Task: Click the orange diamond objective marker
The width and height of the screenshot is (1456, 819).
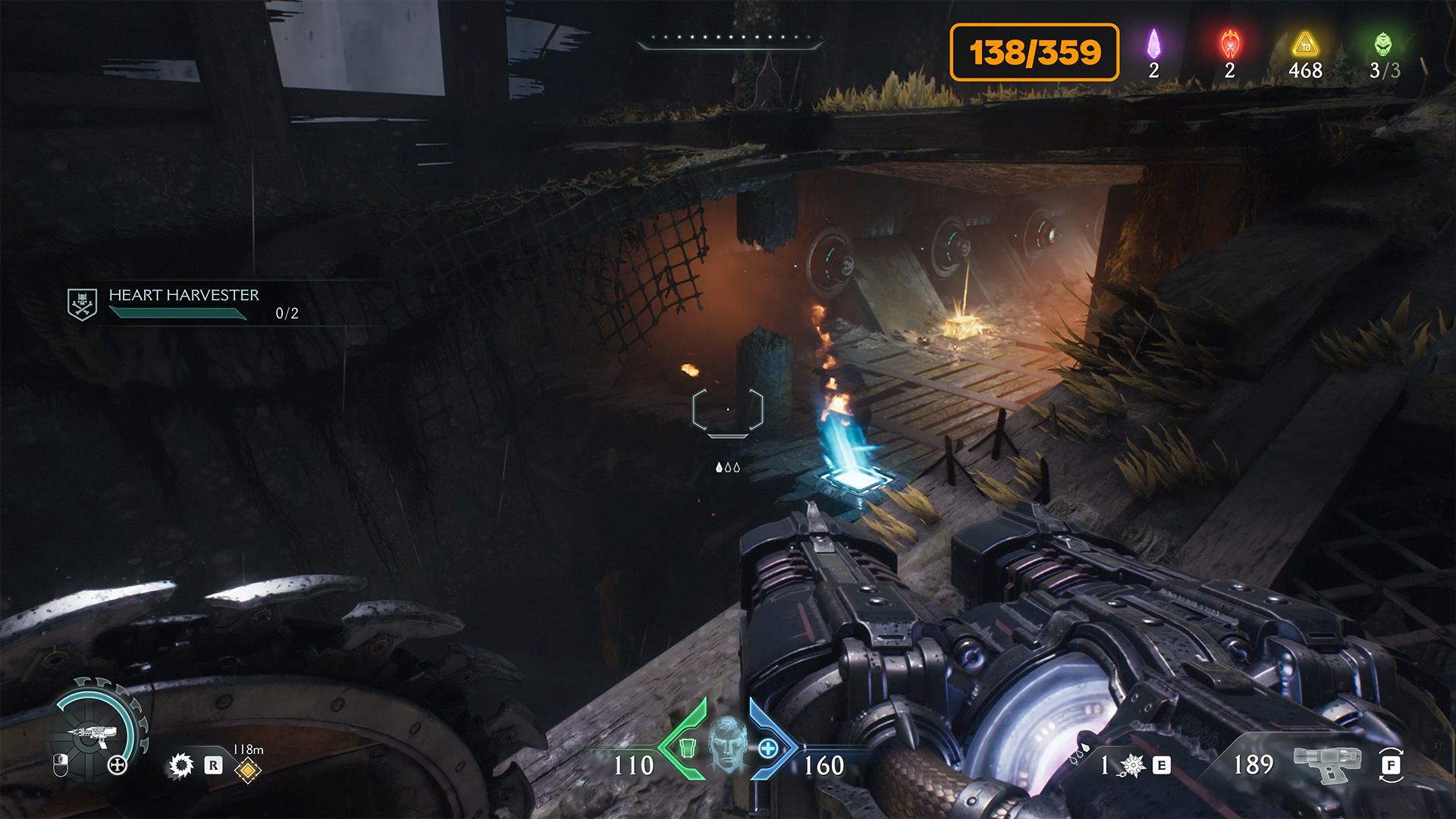Action: coord(248,770)
